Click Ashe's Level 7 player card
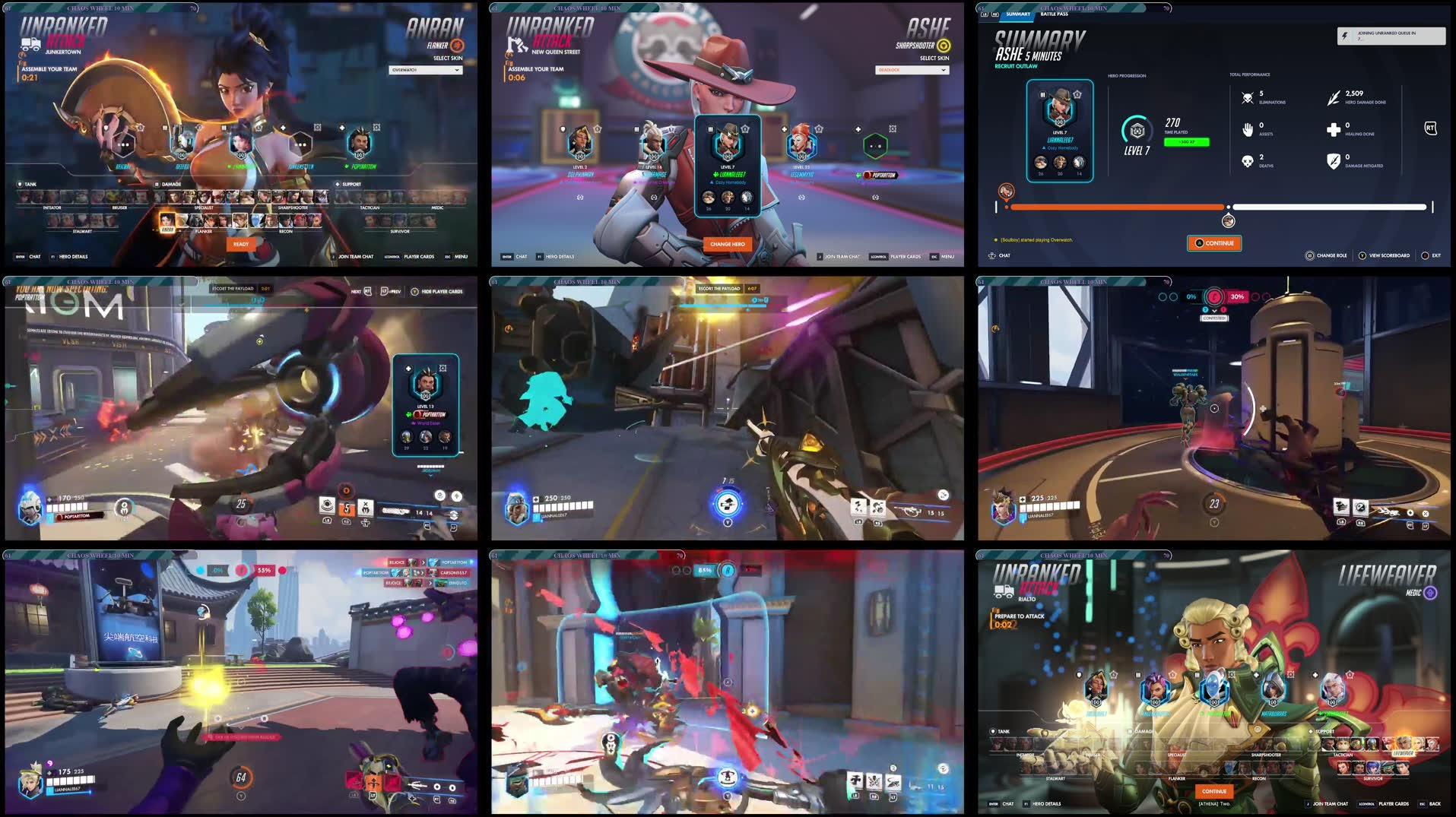 click(x=1060, y=131)
